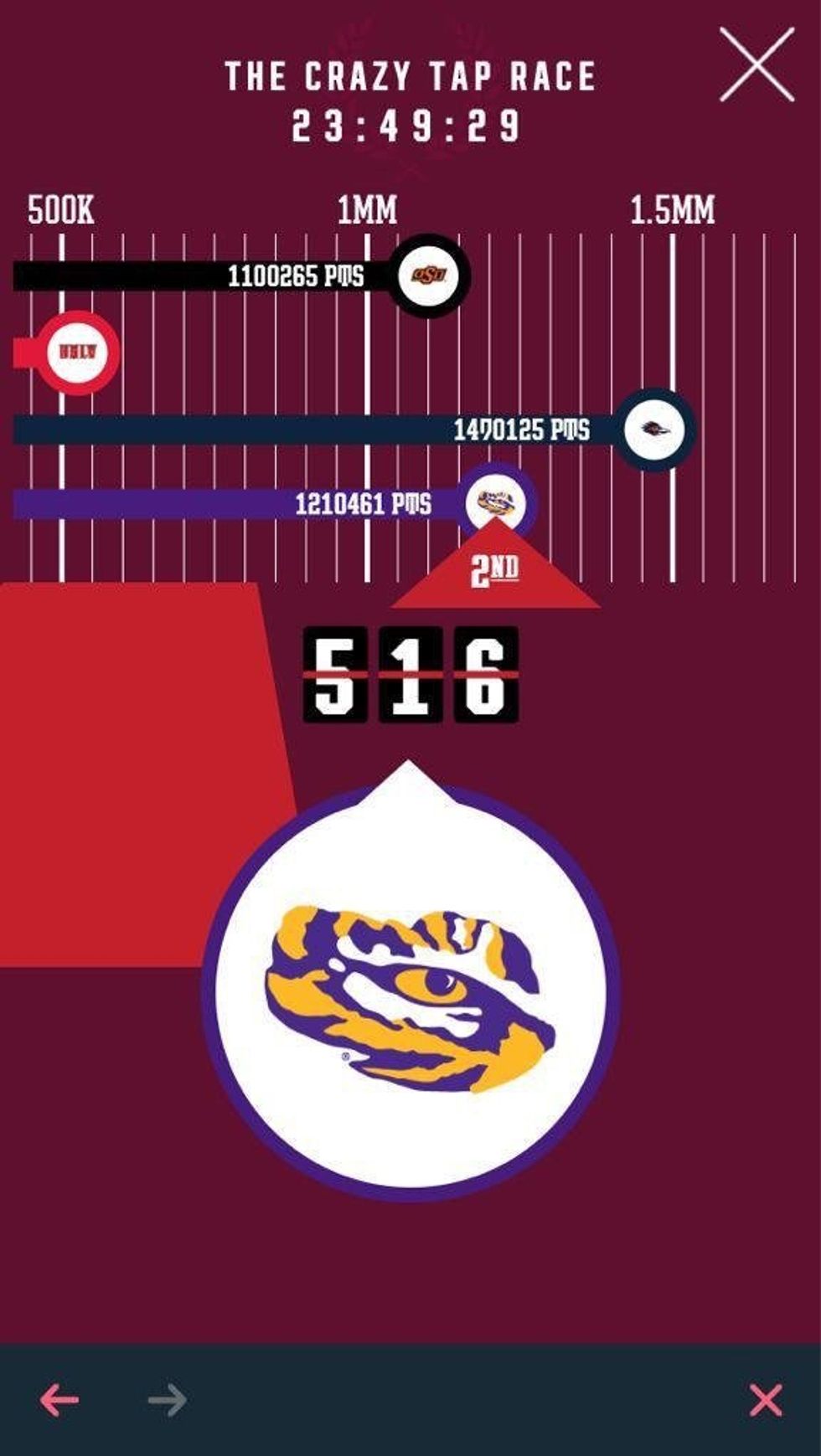Click the grey forward arrow
The height and width of the screenshot is (1456, 821).
(x=168, y=1399)
